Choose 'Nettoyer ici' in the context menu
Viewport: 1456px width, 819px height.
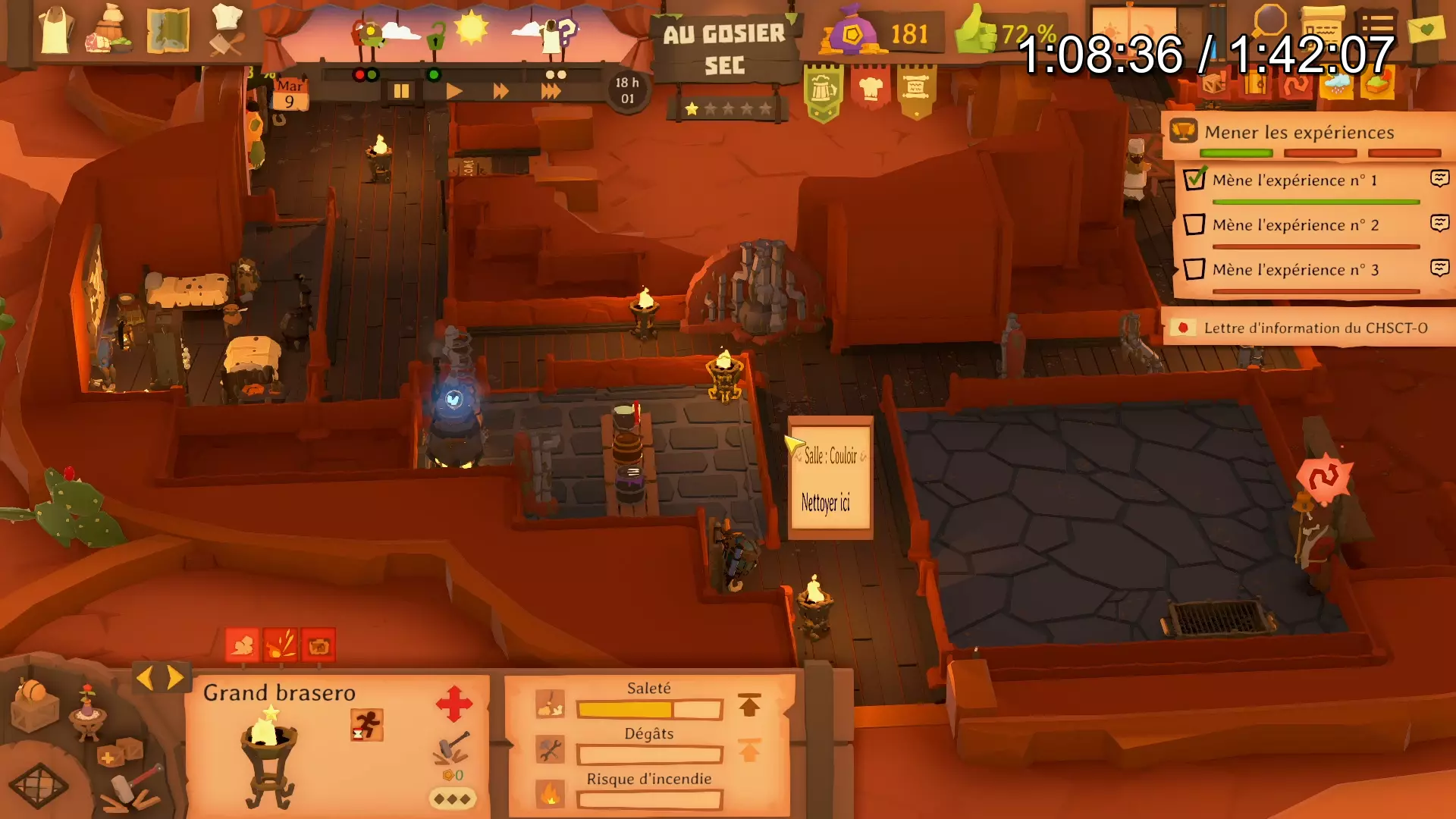[x=826, y=503]
